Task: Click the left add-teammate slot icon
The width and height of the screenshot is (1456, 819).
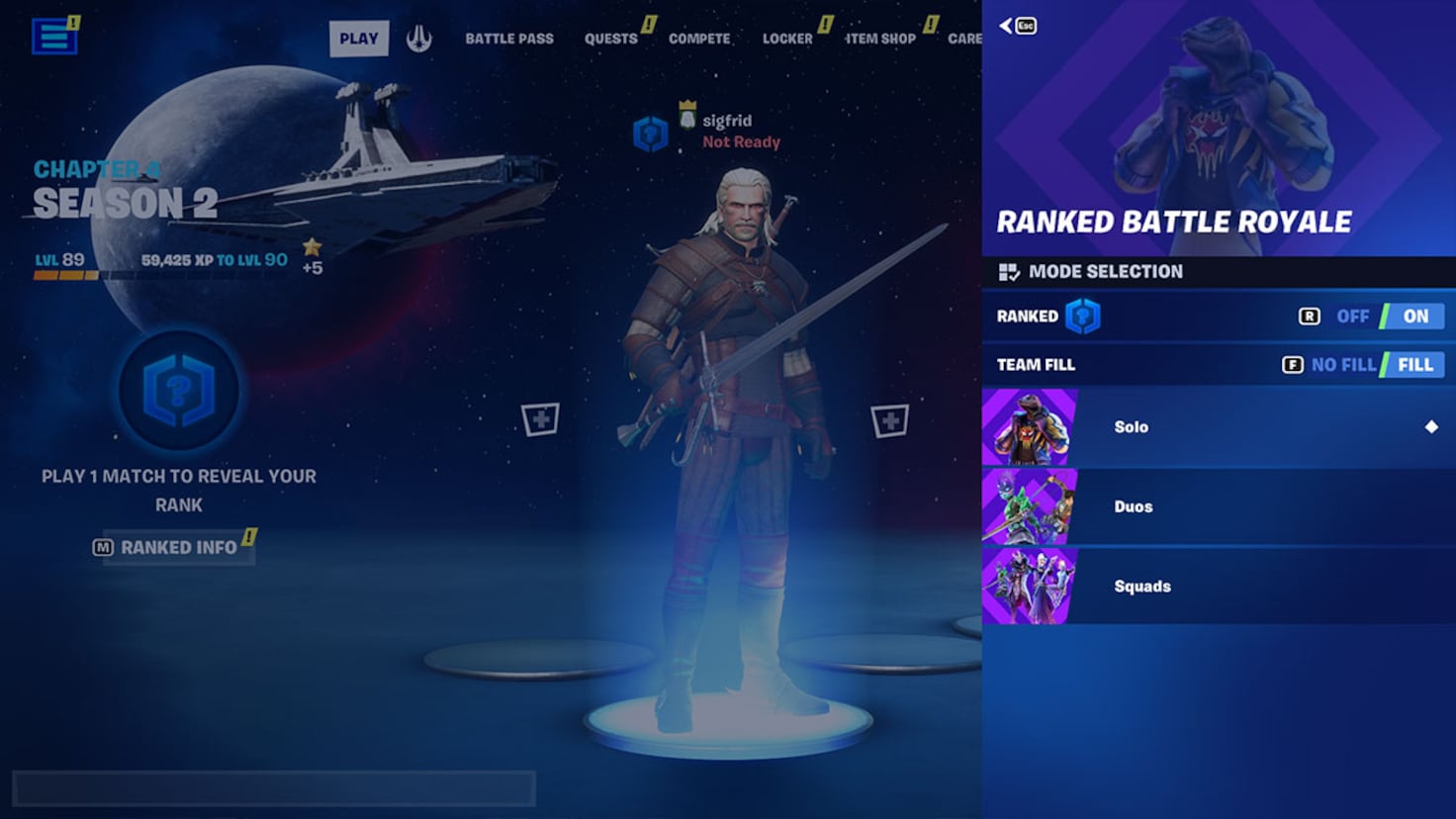Action: pos(539,419)
